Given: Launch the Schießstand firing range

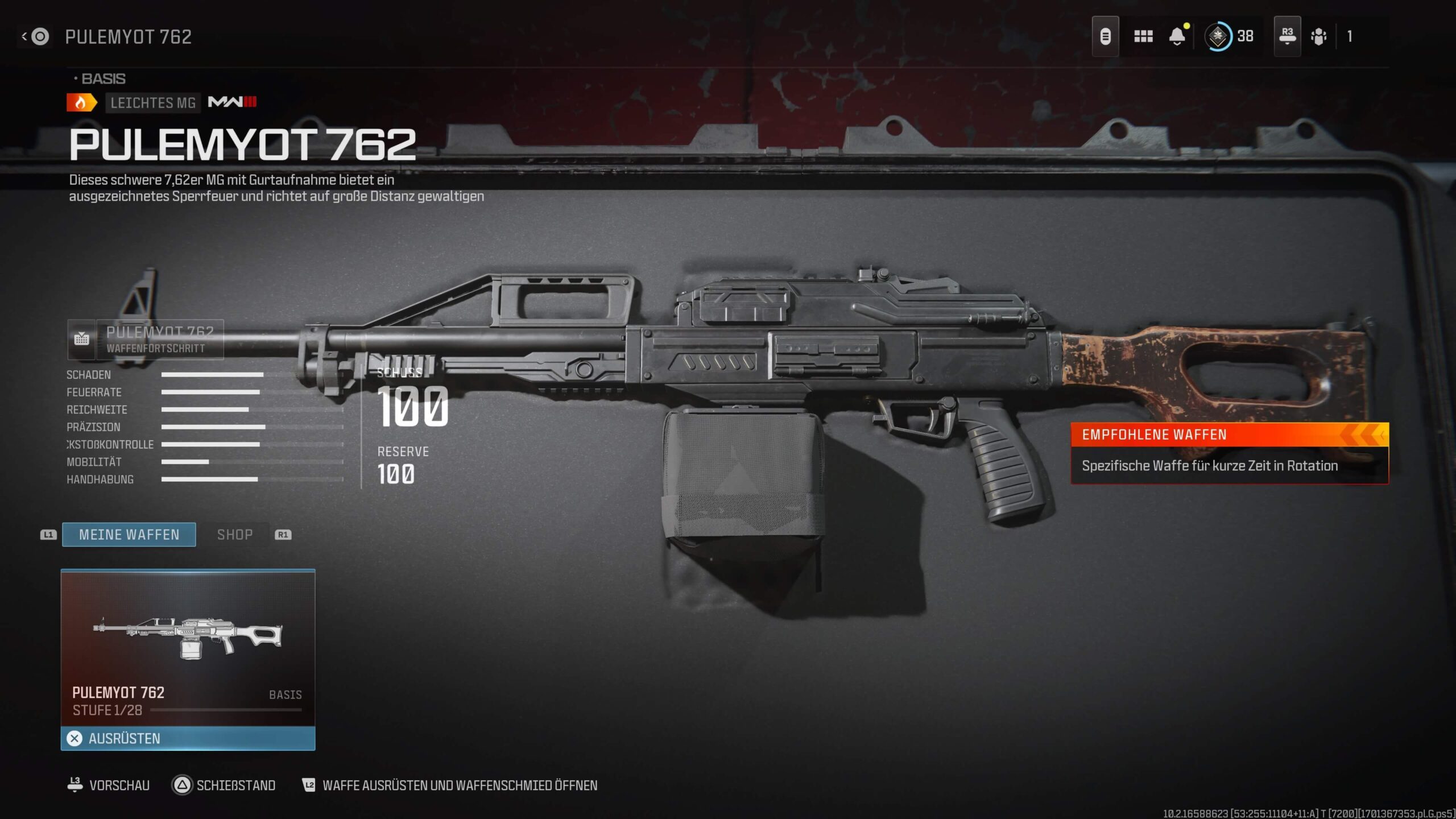Looking at the screenshot, I should 224,785.
